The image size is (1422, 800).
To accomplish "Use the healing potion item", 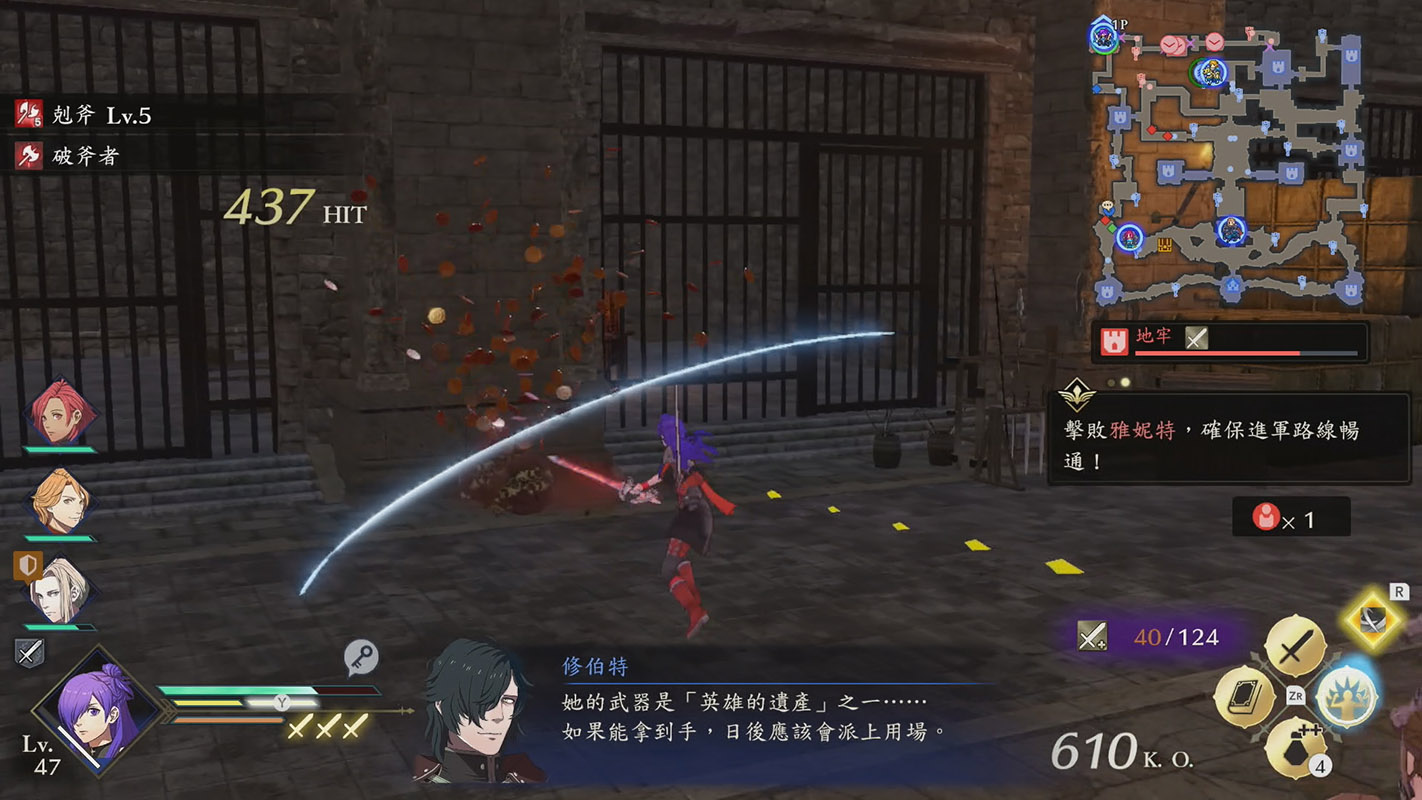I will point(1296,747).
